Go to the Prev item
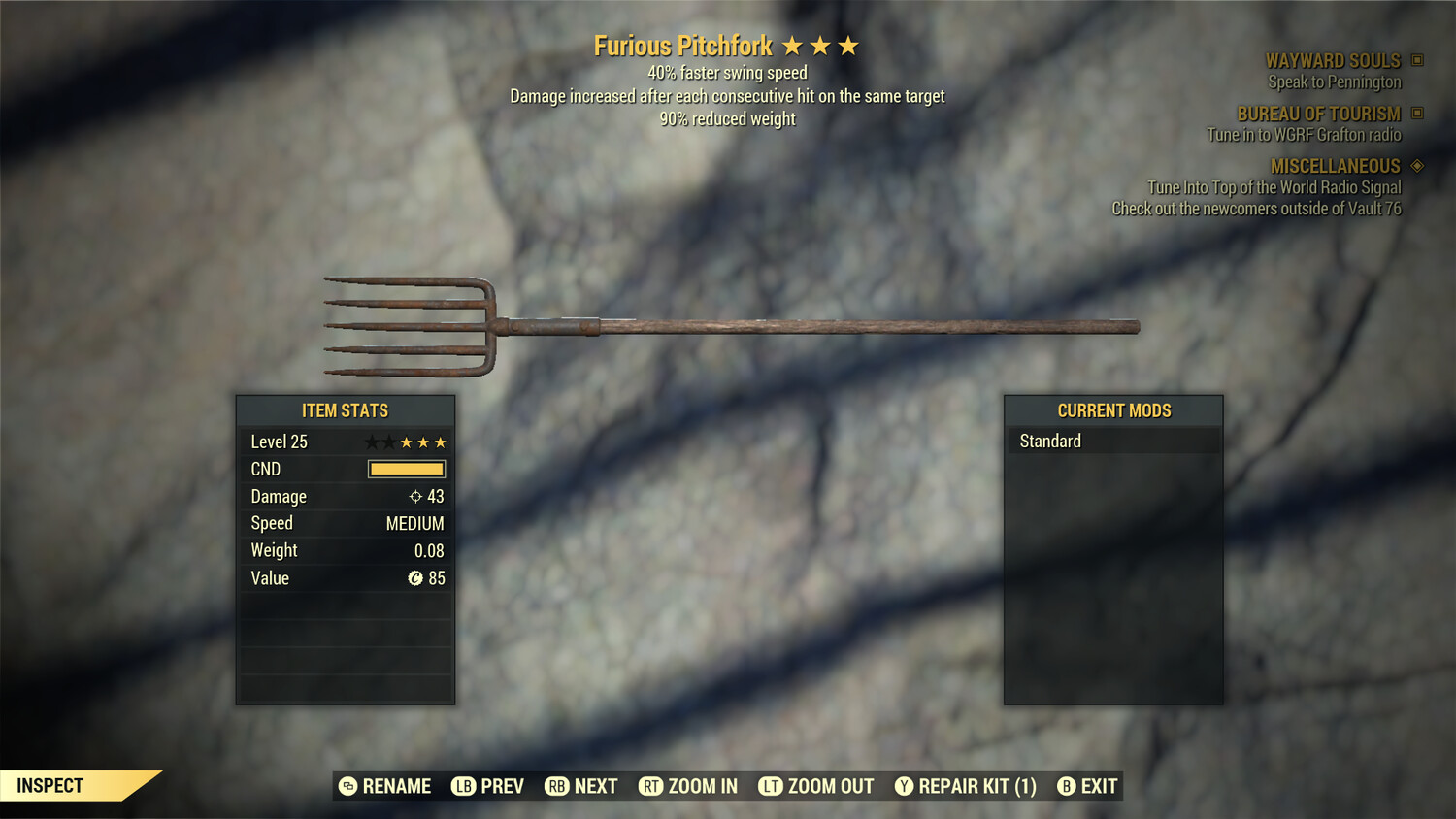Image resolution: width=1456 pixels, height=819 pixels. (488, 786)
